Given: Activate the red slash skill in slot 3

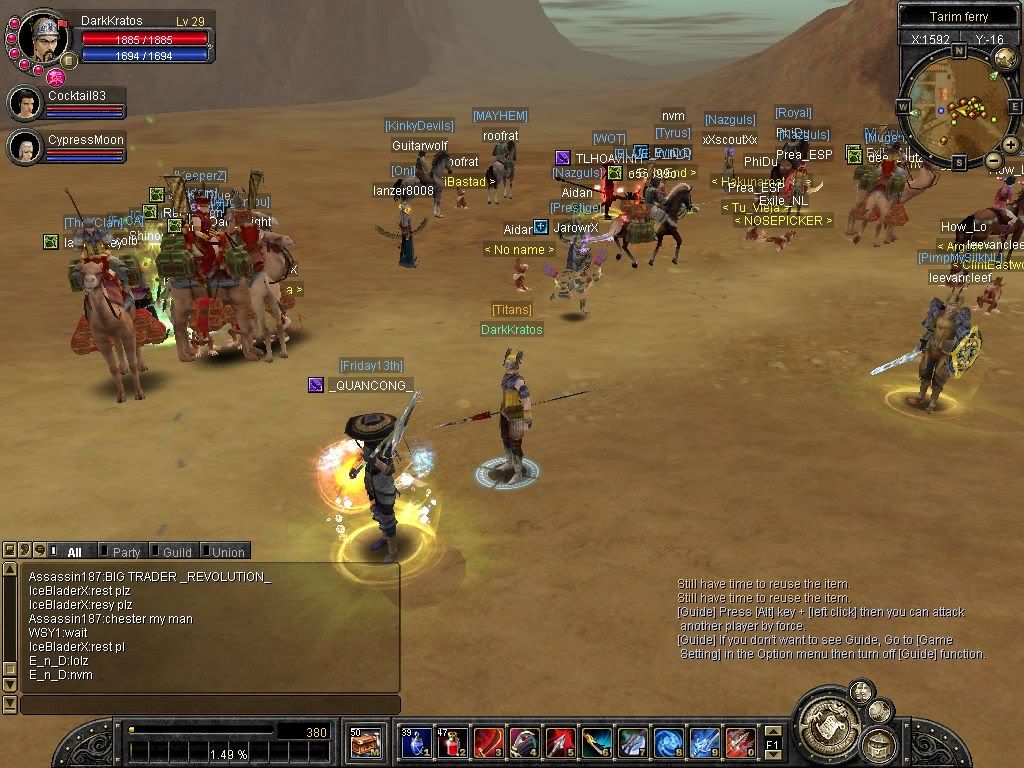Looking at the screenshot, I should click(x=488, y=743).
